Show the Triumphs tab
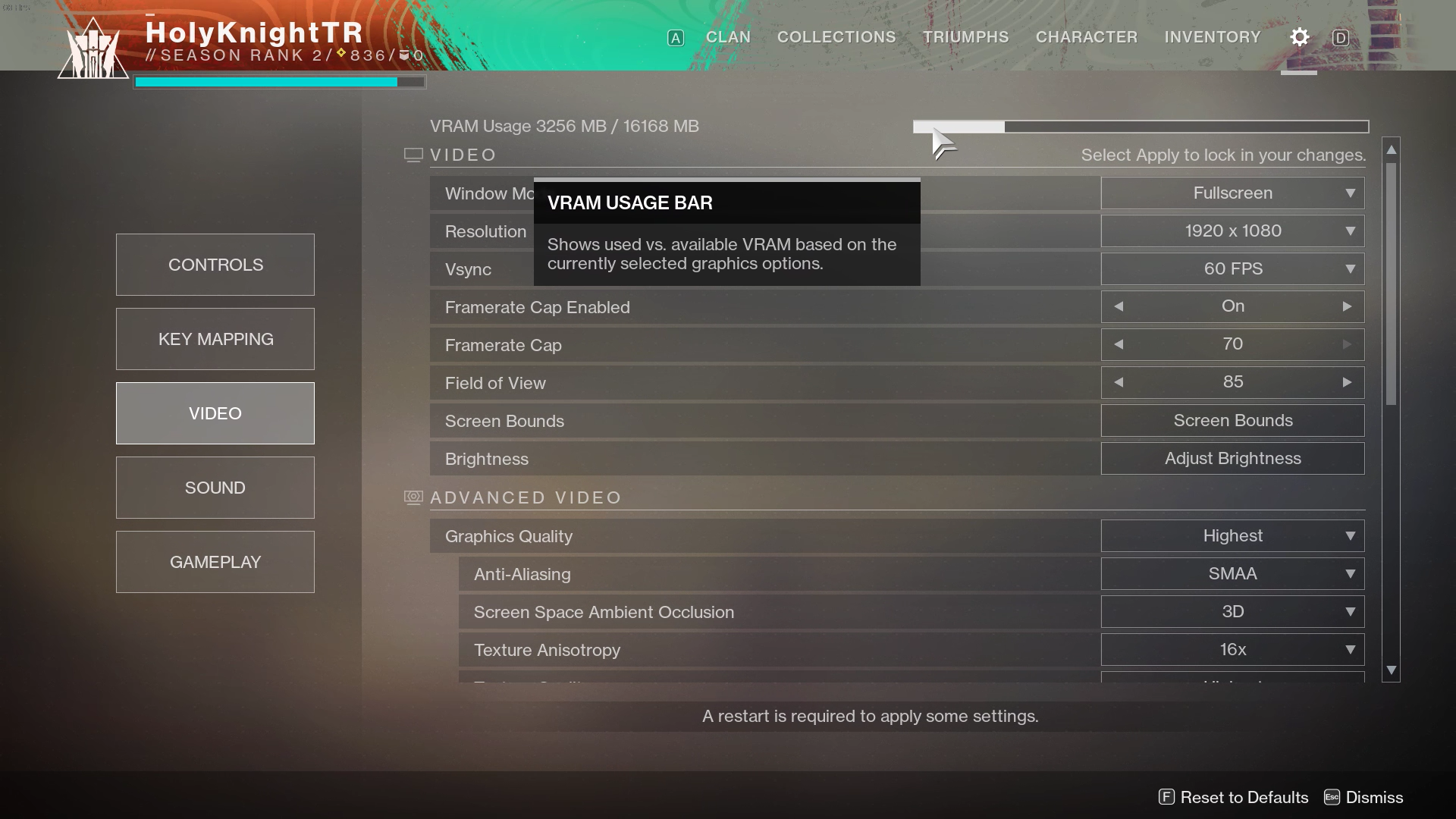1456x819 pixels. (x=965, y=37)
